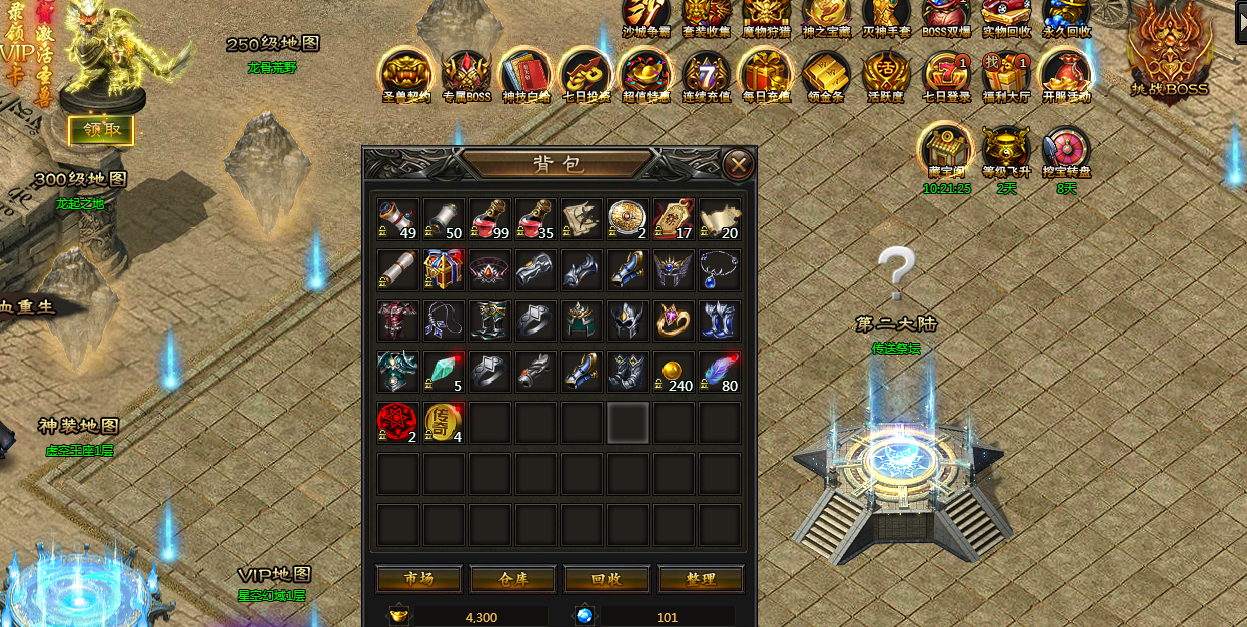This screenshot has height=627, width=1247.
Task: Pick the 传奇 gold coin item
Action: coord(444,423)
